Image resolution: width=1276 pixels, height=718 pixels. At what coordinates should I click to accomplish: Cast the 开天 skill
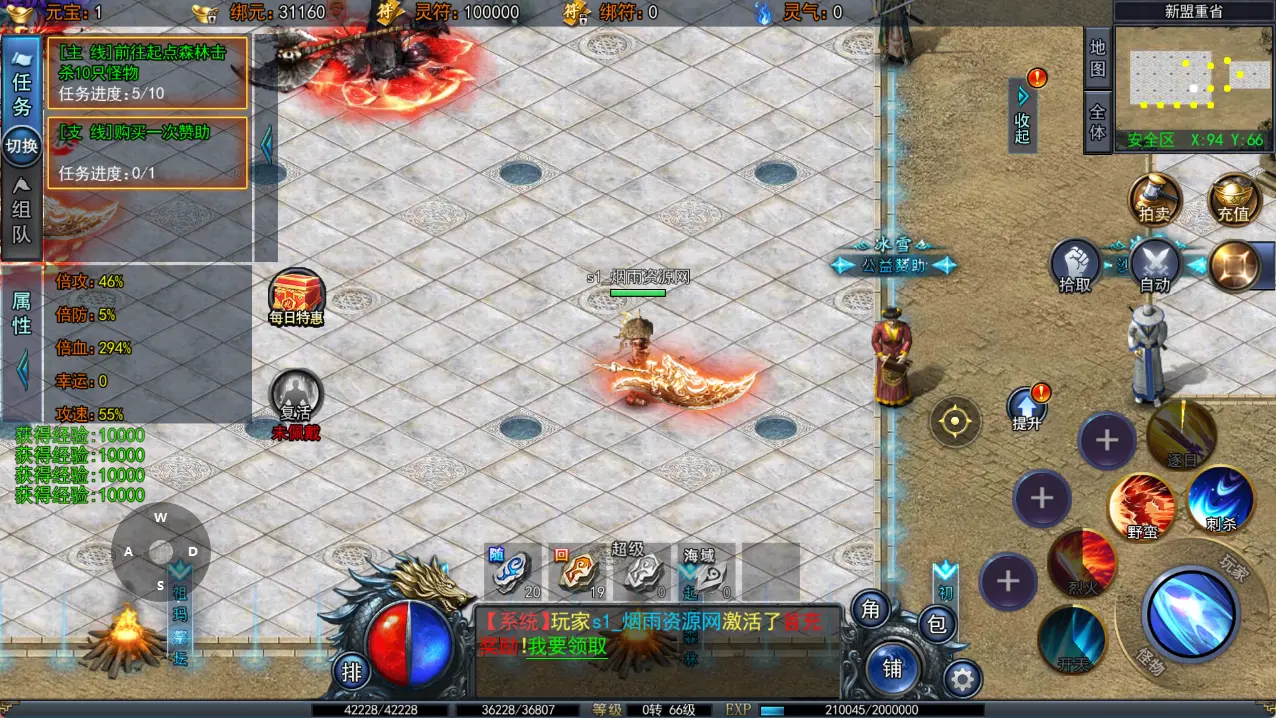click(x=1072, y=640)
